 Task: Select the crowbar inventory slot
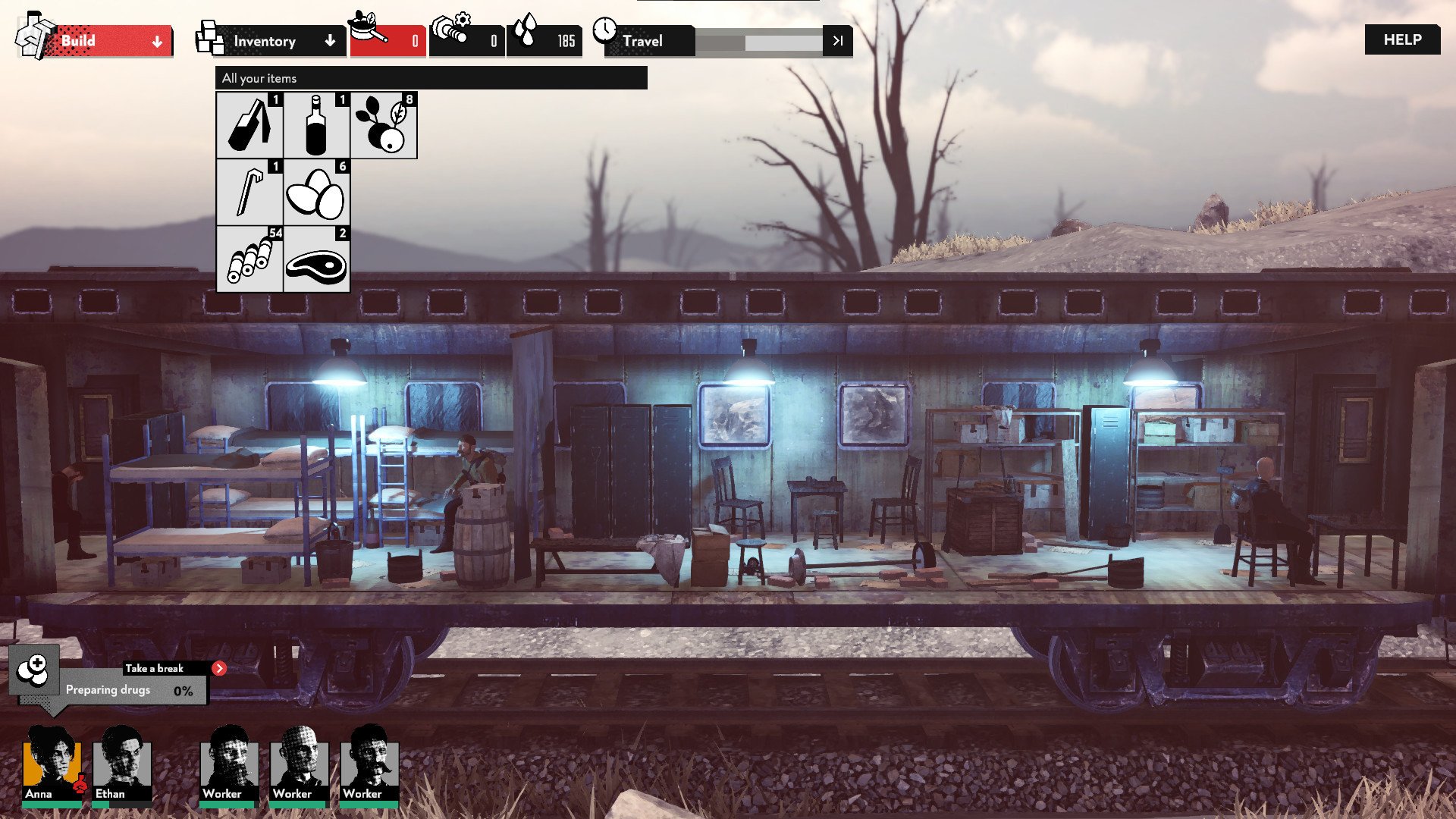point(249,192)
